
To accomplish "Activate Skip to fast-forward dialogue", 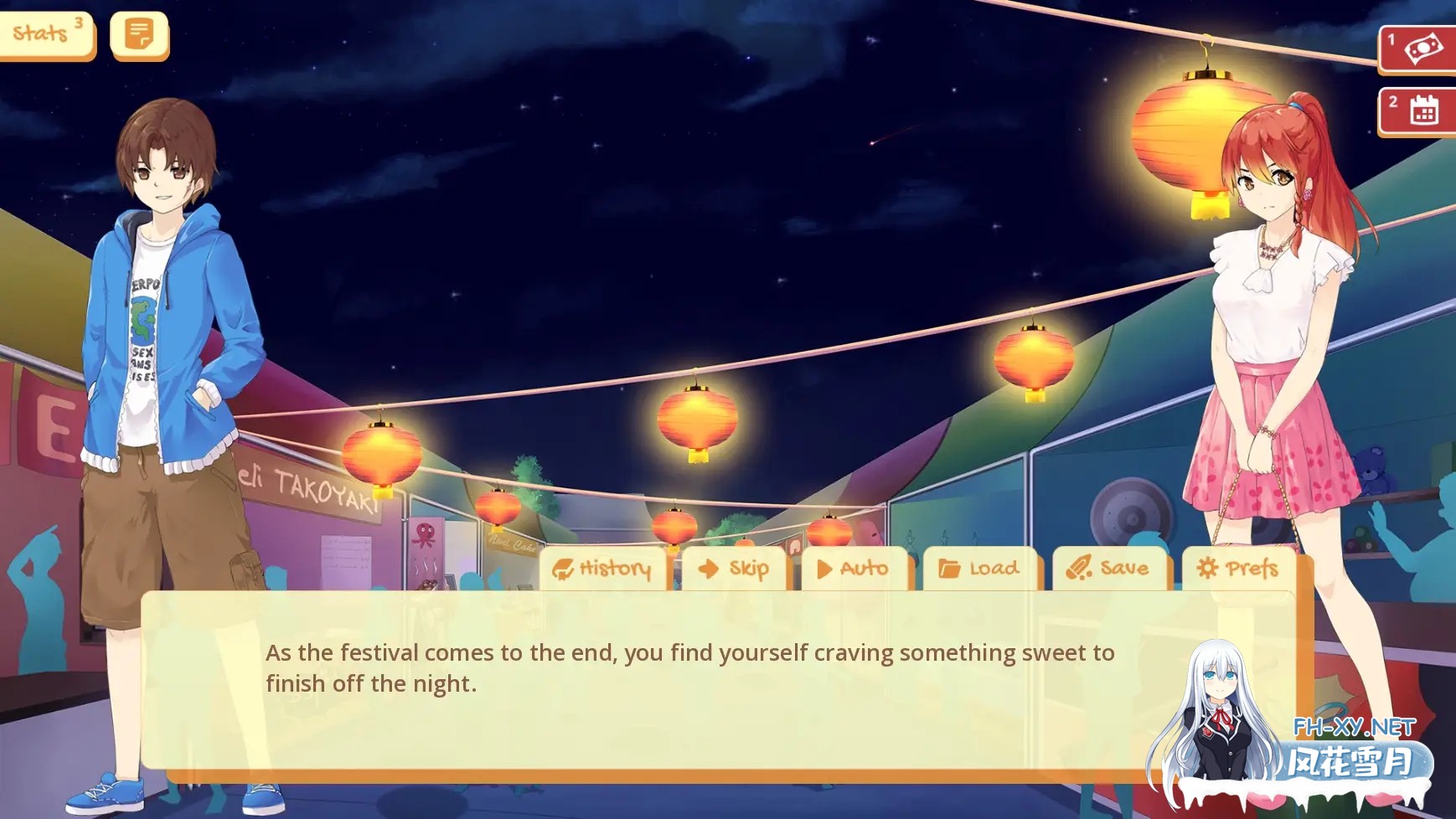I will (x=734, y=569).
